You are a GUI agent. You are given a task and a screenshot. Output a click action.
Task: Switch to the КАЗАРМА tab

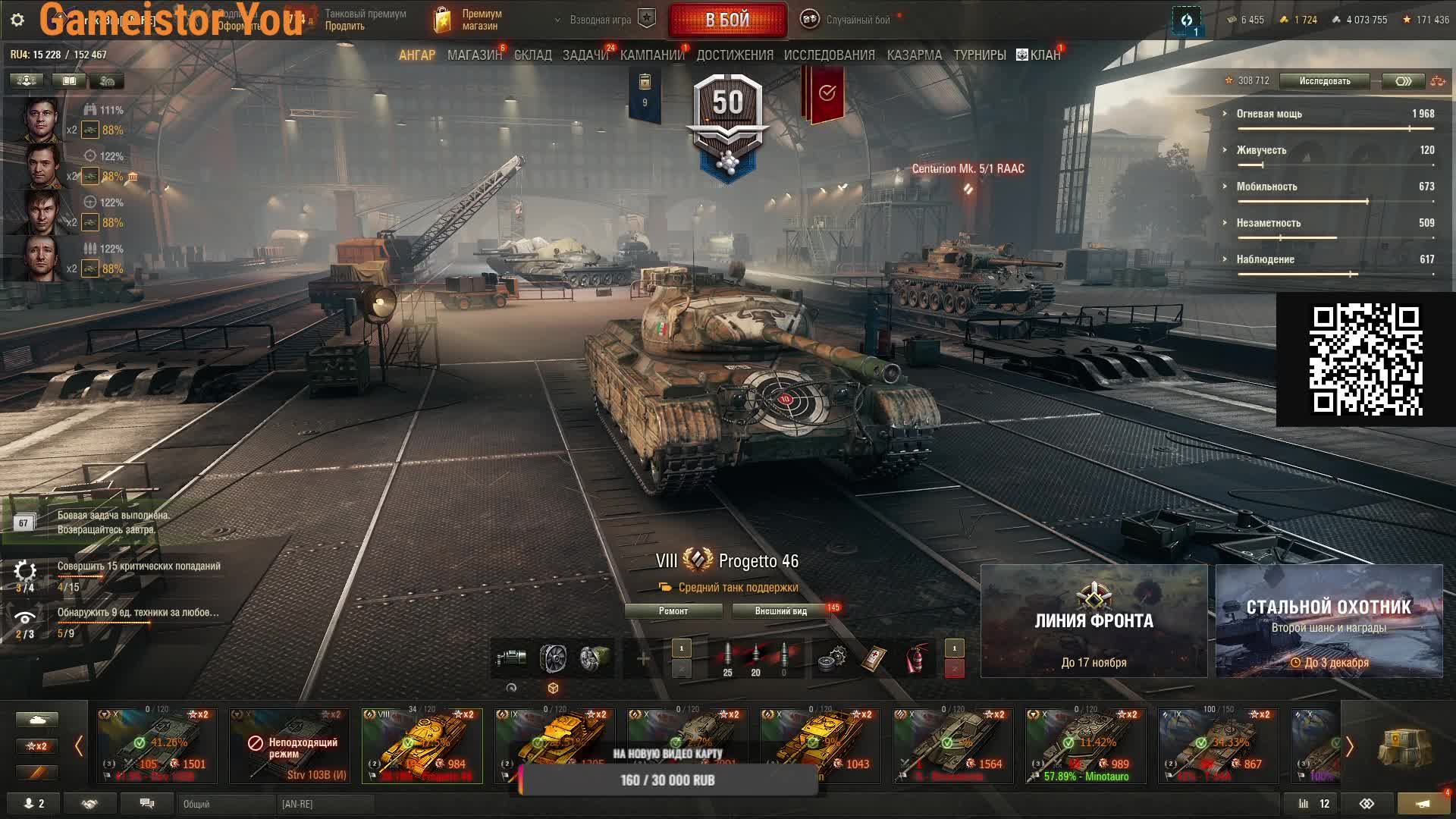point(914,55)
